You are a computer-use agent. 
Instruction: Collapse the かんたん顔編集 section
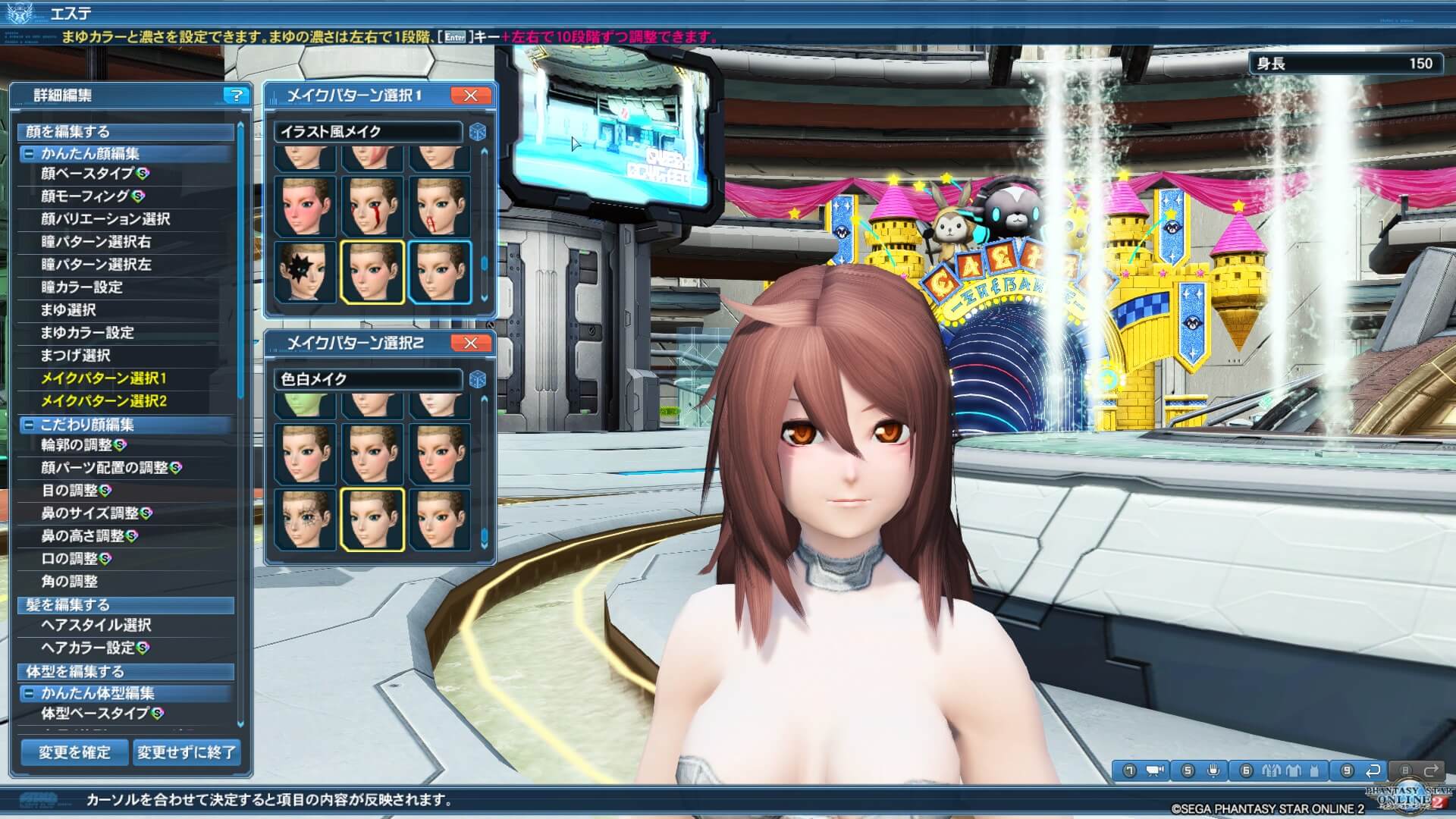pos(28,154)
